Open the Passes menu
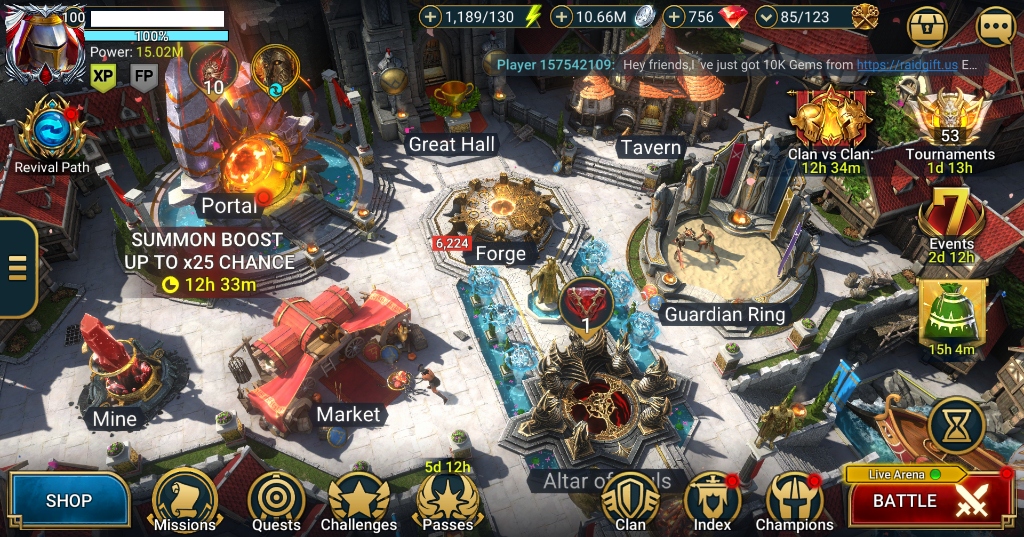1024x537 pixels. [448, 498]
